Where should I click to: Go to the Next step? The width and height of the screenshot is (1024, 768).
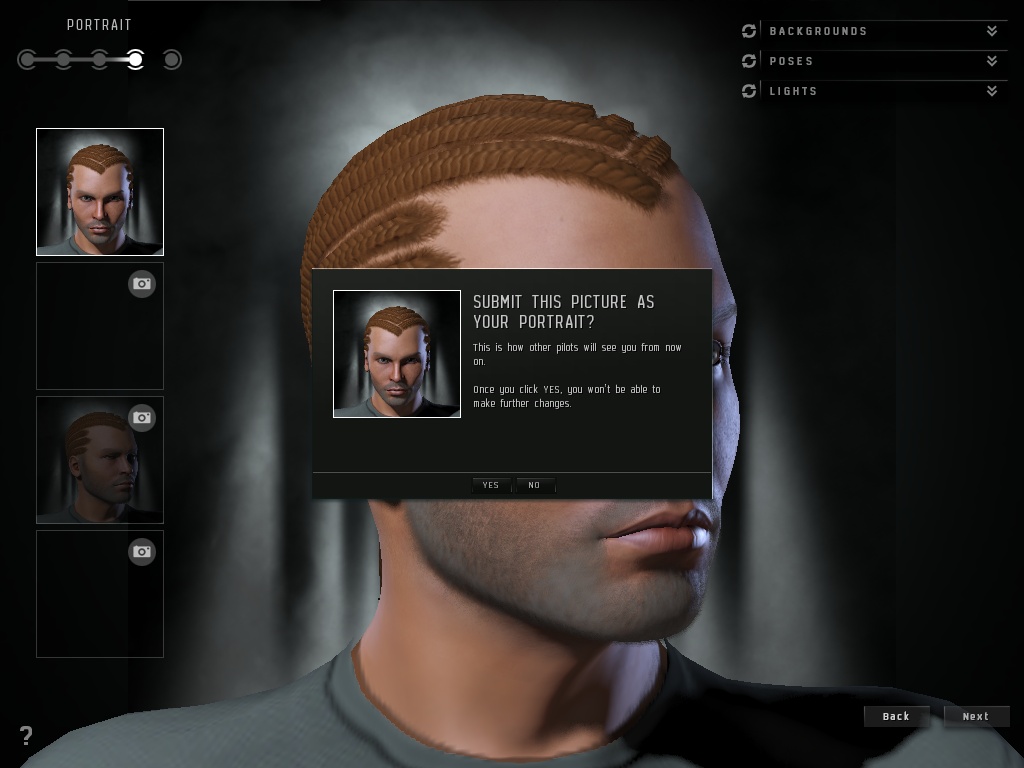click(x=975, y=716)
